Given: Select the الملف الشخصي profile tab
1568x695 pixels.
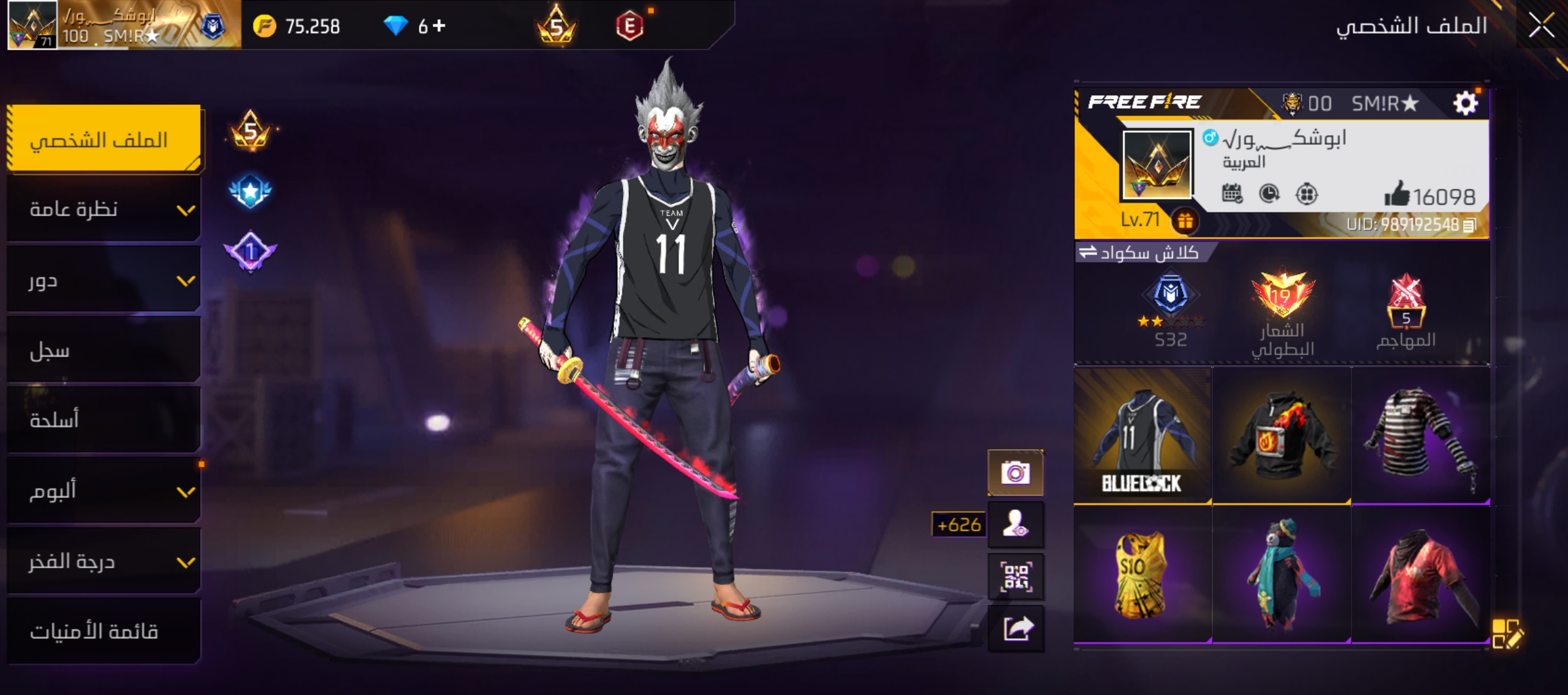Looking at the screenshot, I should (104, 139).
